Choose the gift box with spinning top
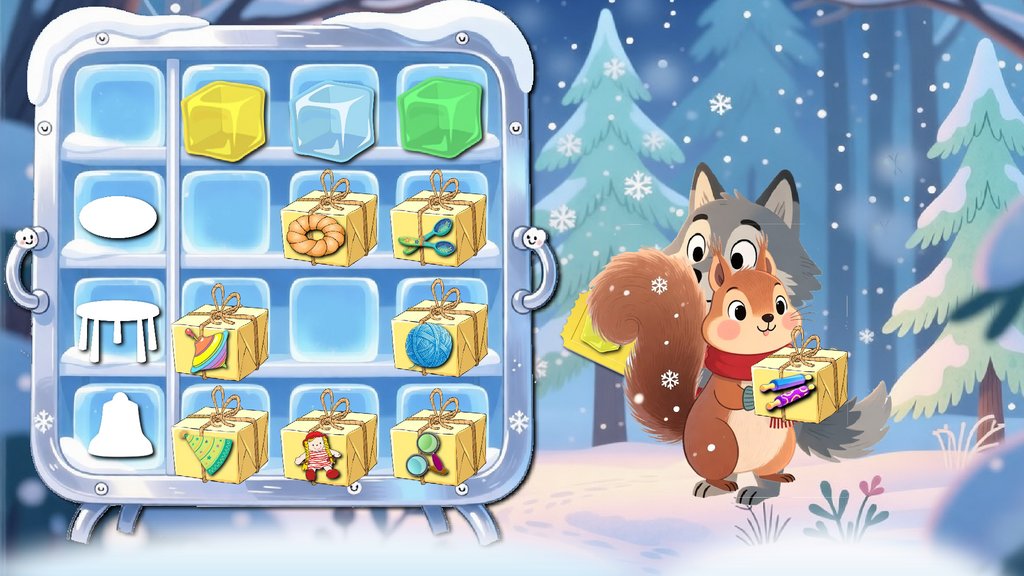 tap(219, 340)
